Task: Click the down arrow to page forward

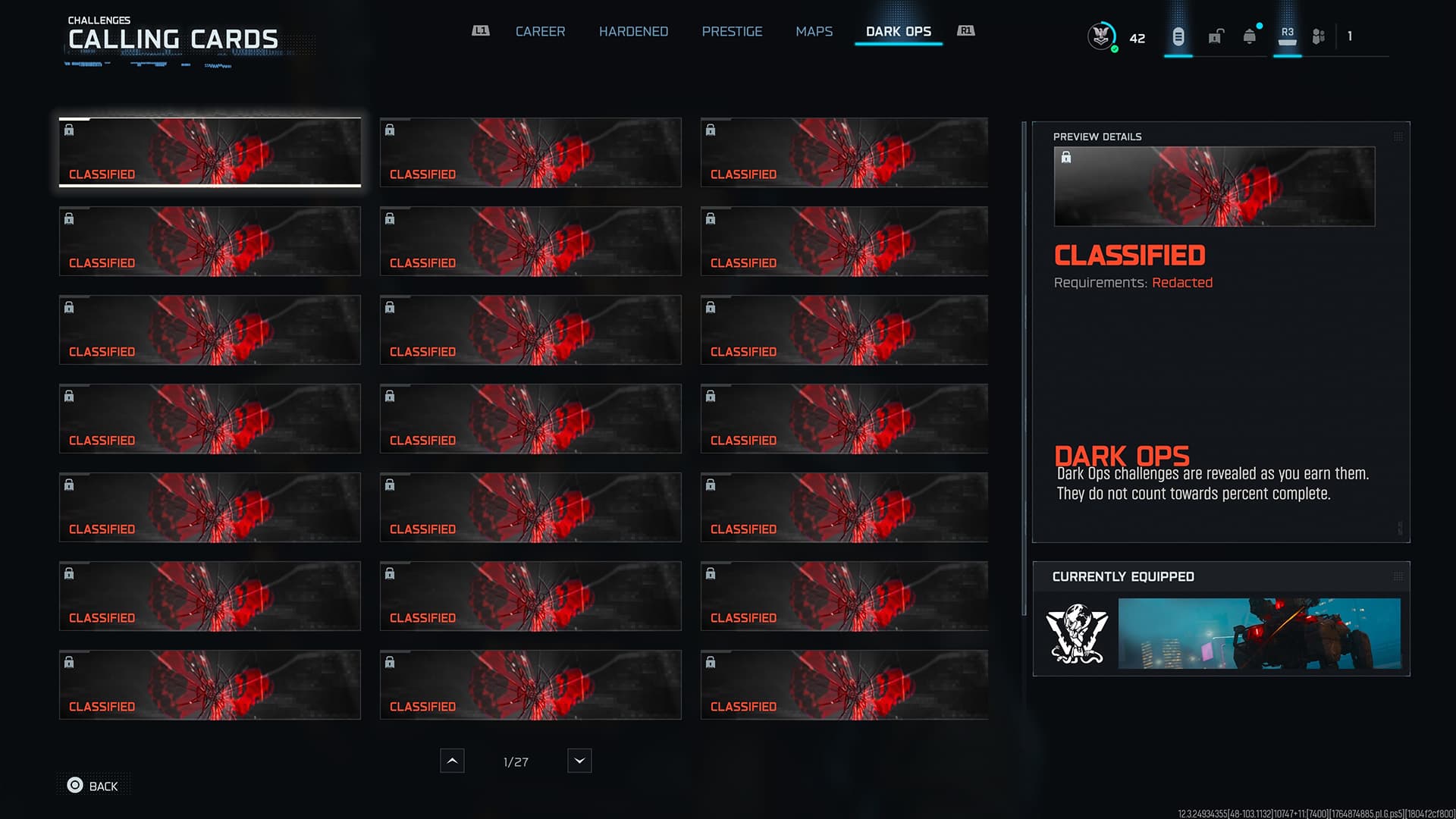Action: (x=579, y=761)
